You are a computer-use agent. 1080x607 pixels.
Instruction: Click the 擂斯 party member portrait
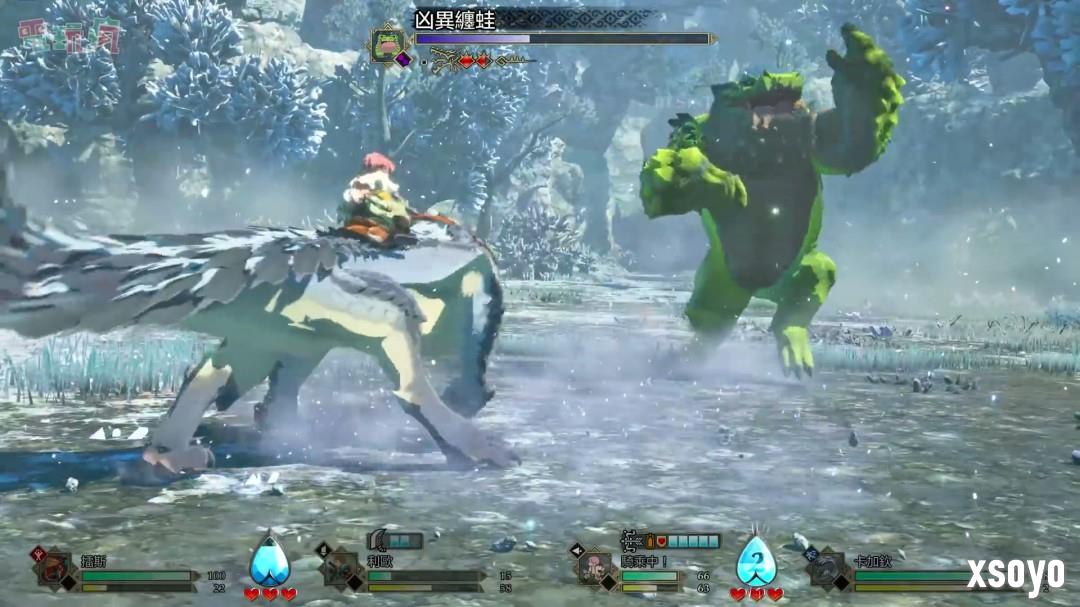pos(55,569)
